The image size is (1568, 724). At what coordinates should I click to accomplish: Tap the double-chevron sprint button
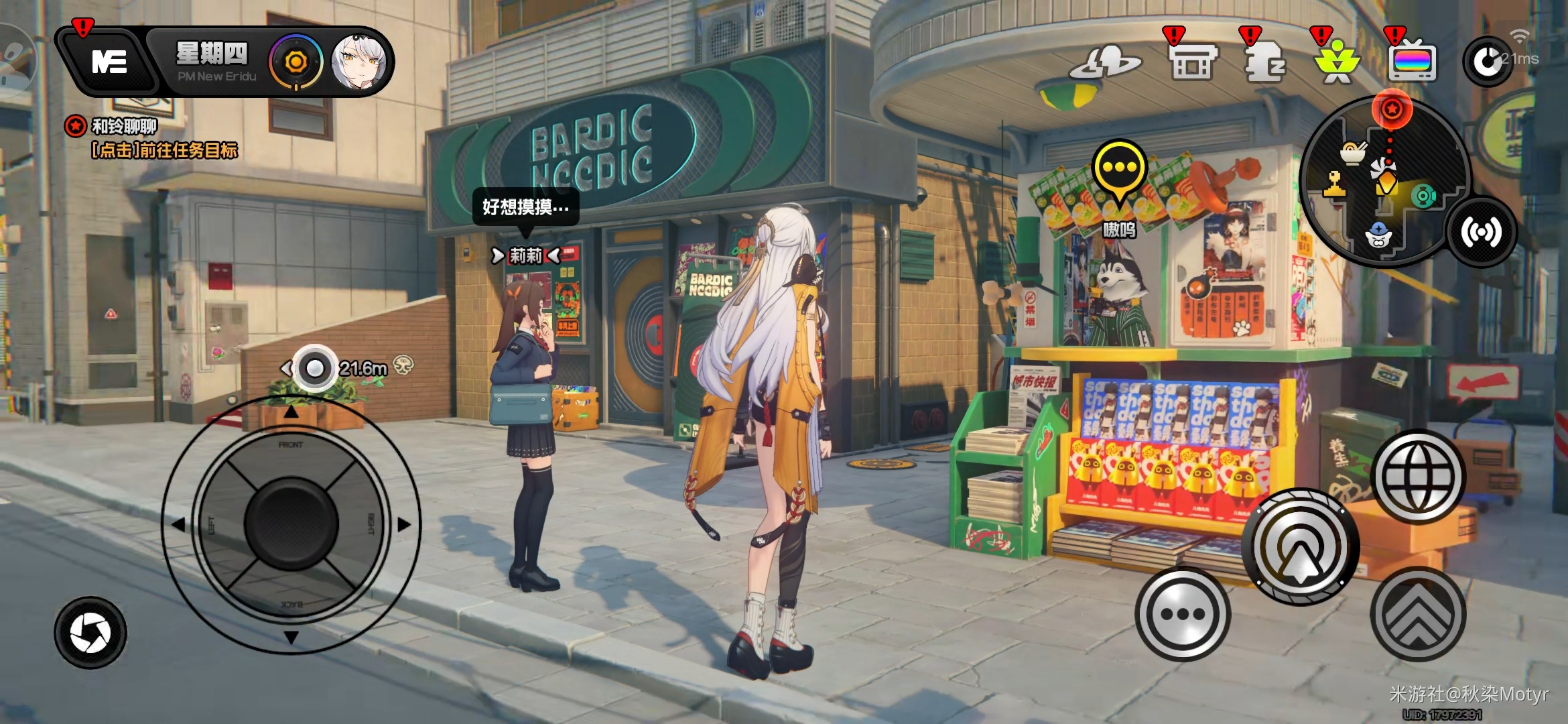coord(1418,613)
